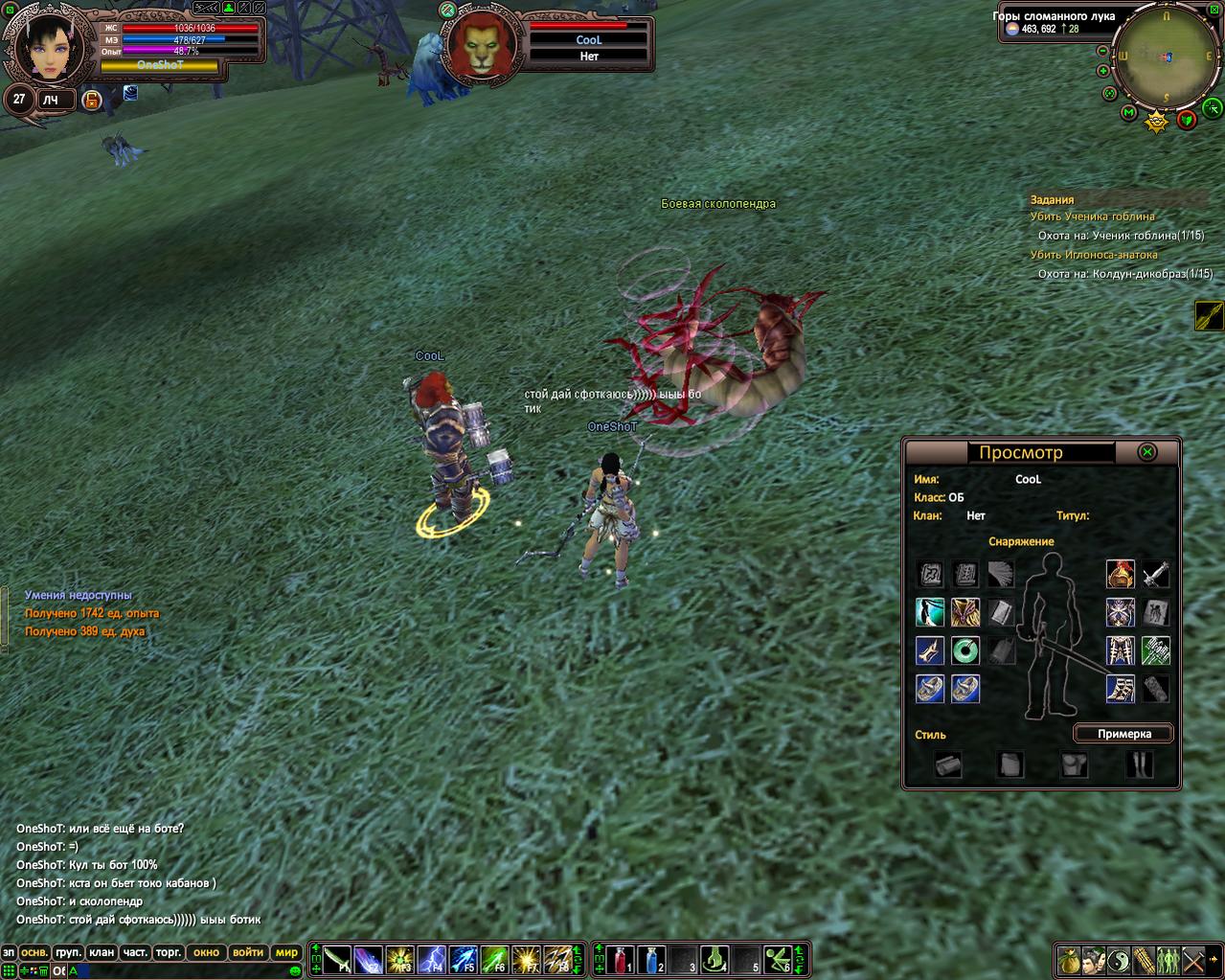Image resolution: width=1225 pixels, height=980 pixels.
Task: Open the inventory bag icon
Action: point(1069,959)
